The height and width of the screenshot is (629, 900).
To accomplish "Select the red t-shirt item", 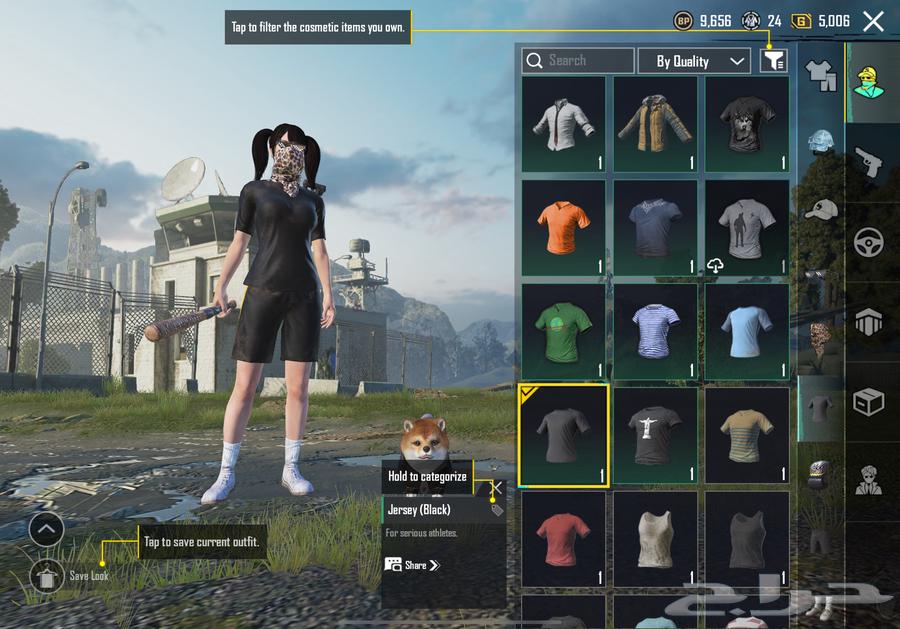I will pyautogui.click(x=563, y=538).
